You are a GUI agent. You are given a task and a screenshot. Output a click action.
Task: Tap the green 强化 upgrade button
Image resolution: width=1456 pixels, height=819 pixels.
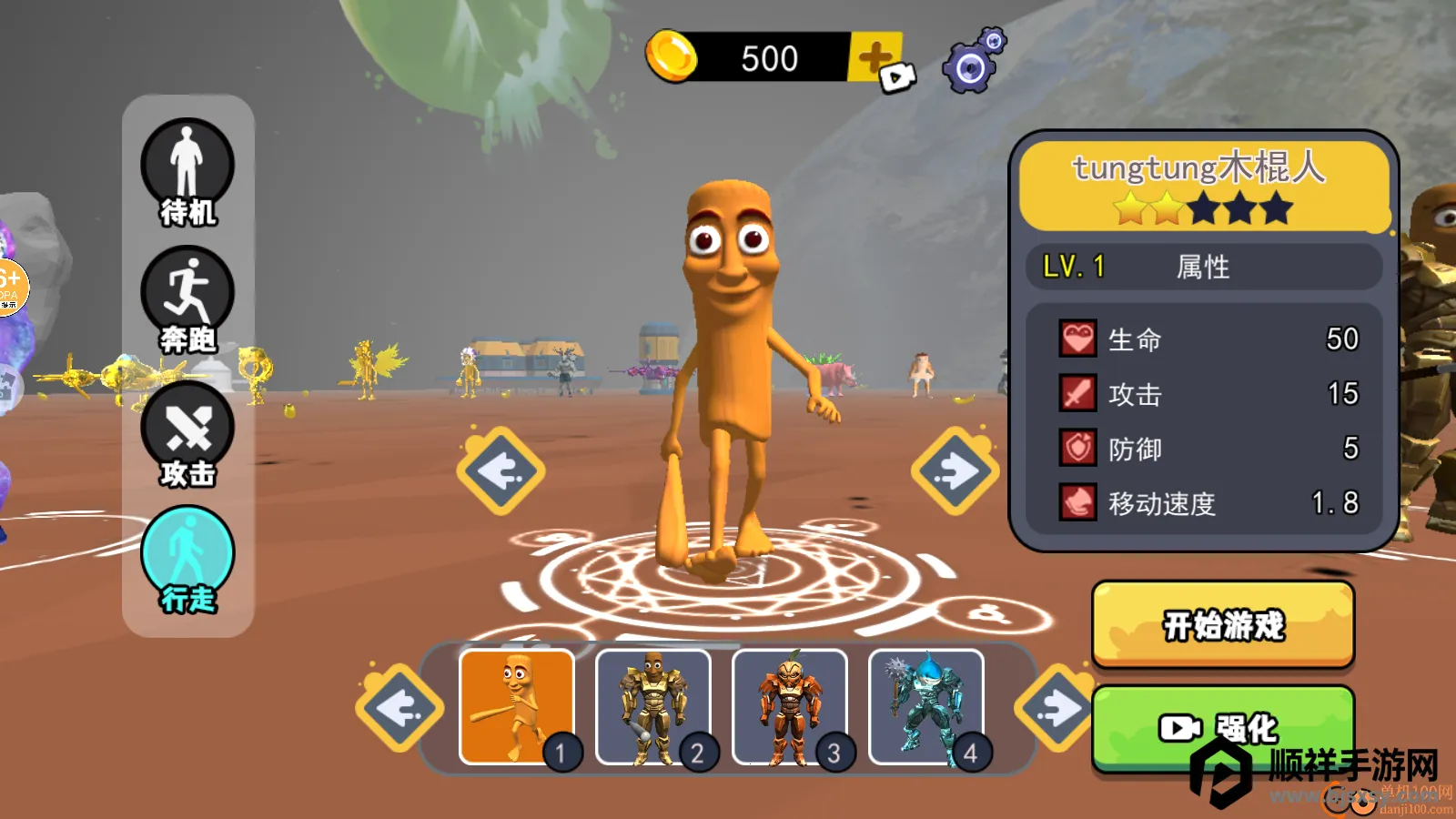[x=1223, y=726]
